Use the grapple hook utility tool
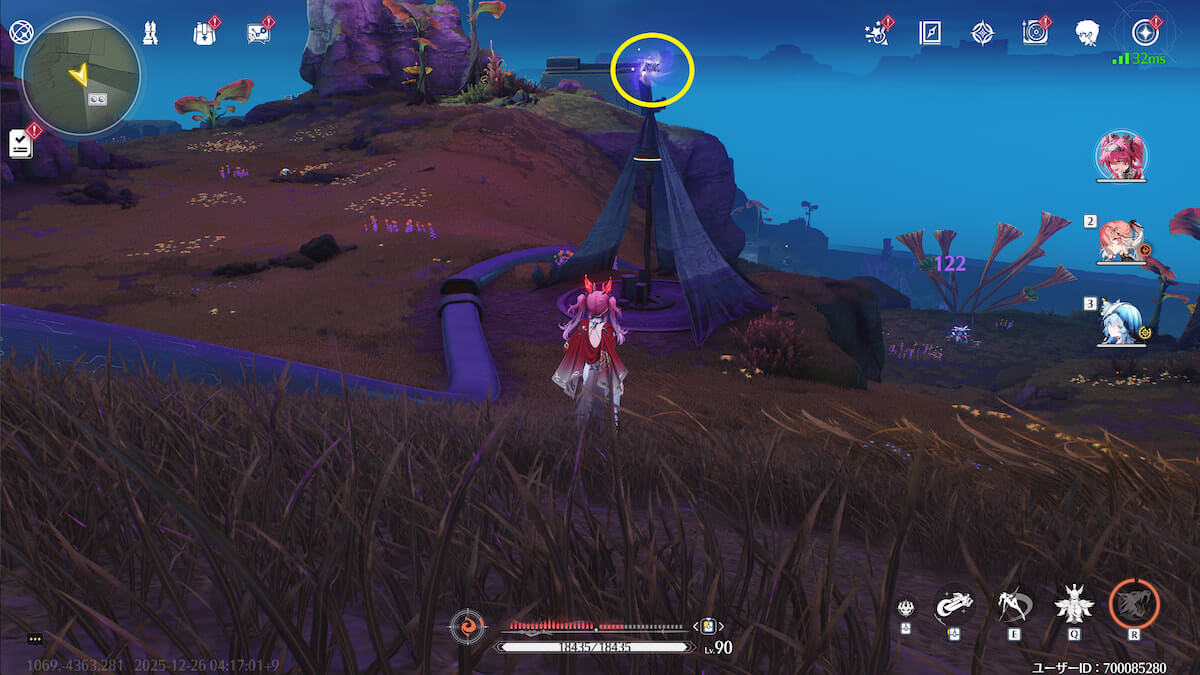 [954, 604]
